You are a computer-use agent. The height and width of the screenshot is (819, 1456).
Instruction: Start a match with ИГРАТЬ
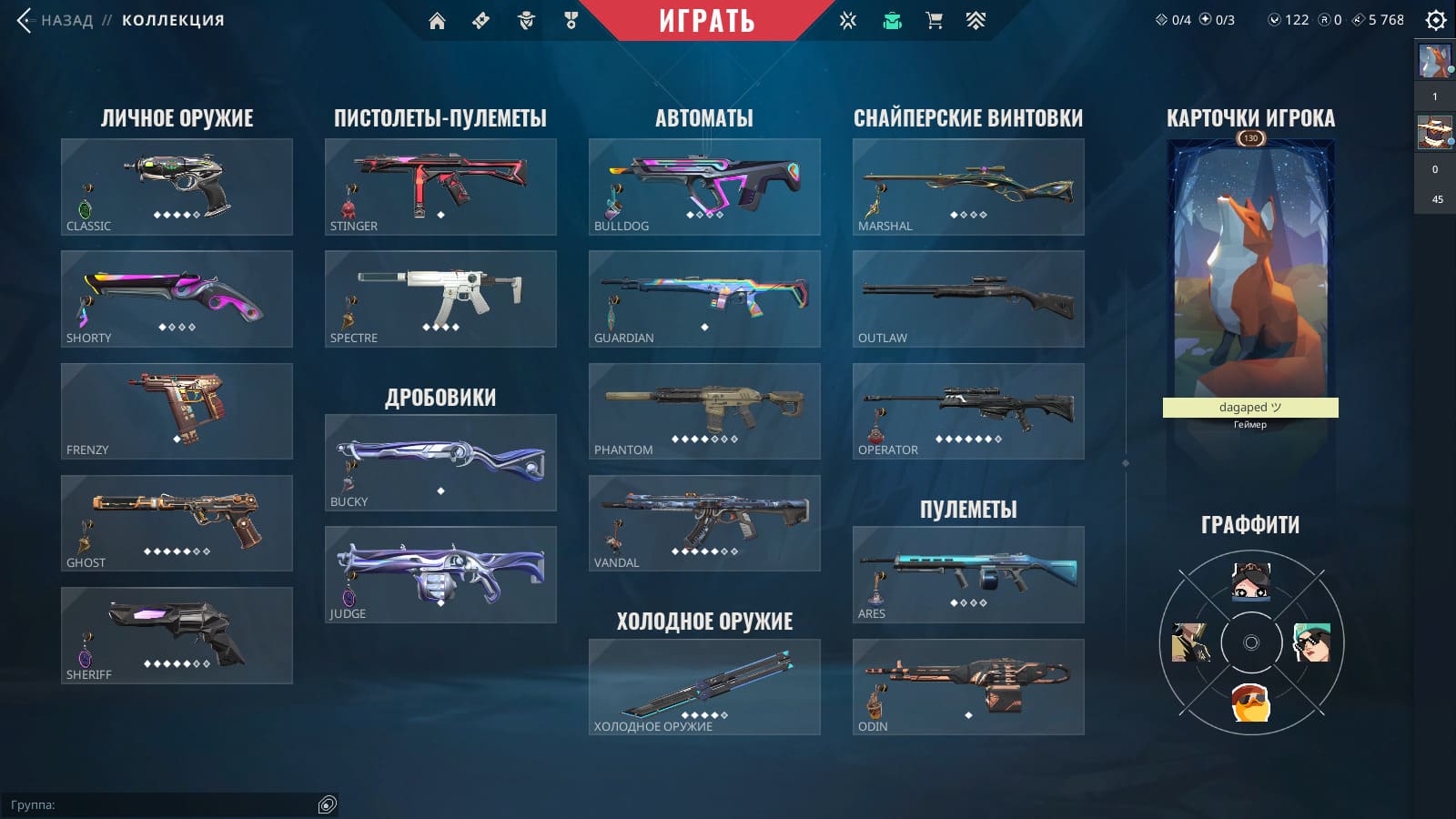coord(706,21)
